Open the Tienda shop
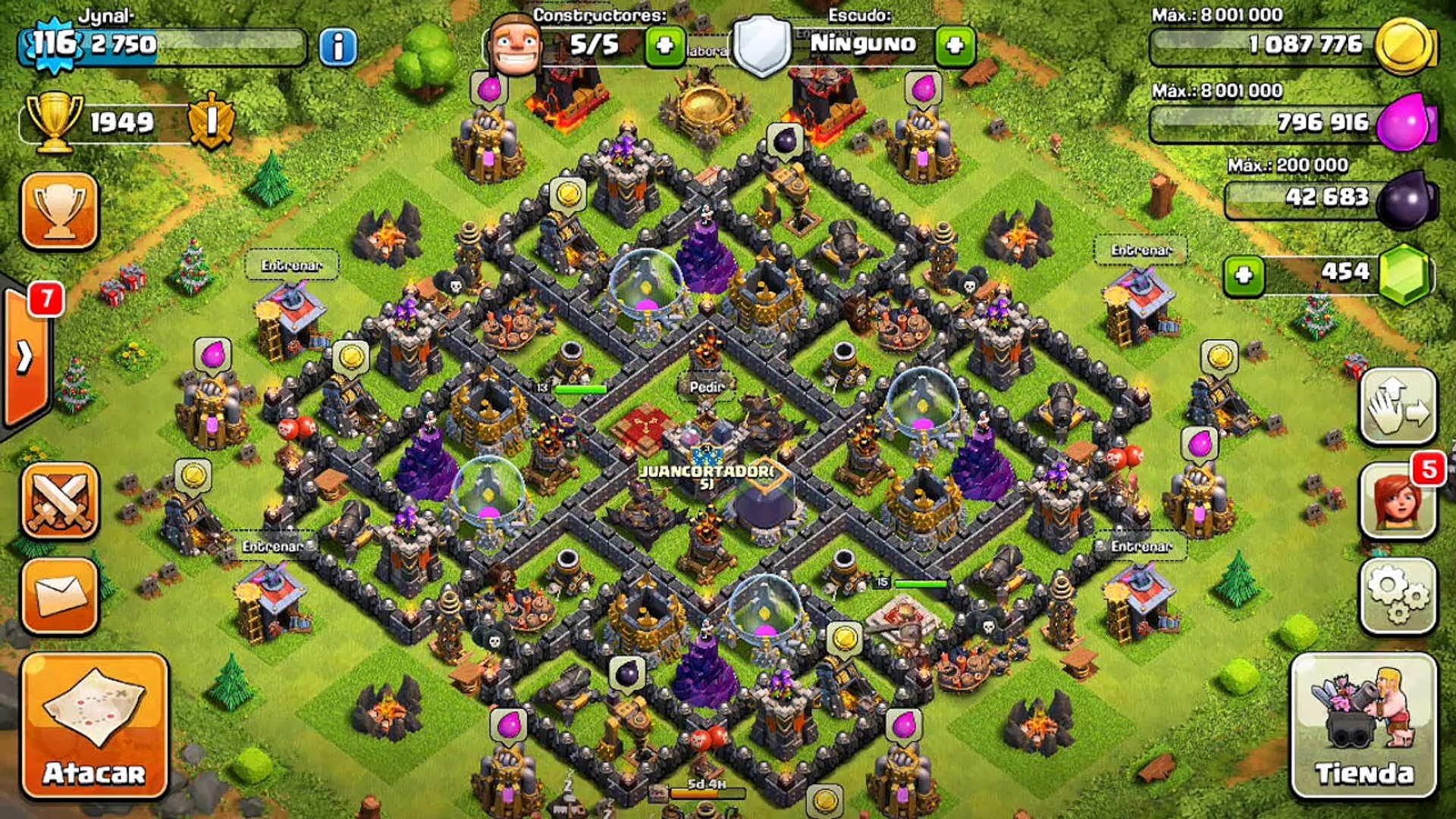The image size is (1456, 819). tap(1363, 725)
